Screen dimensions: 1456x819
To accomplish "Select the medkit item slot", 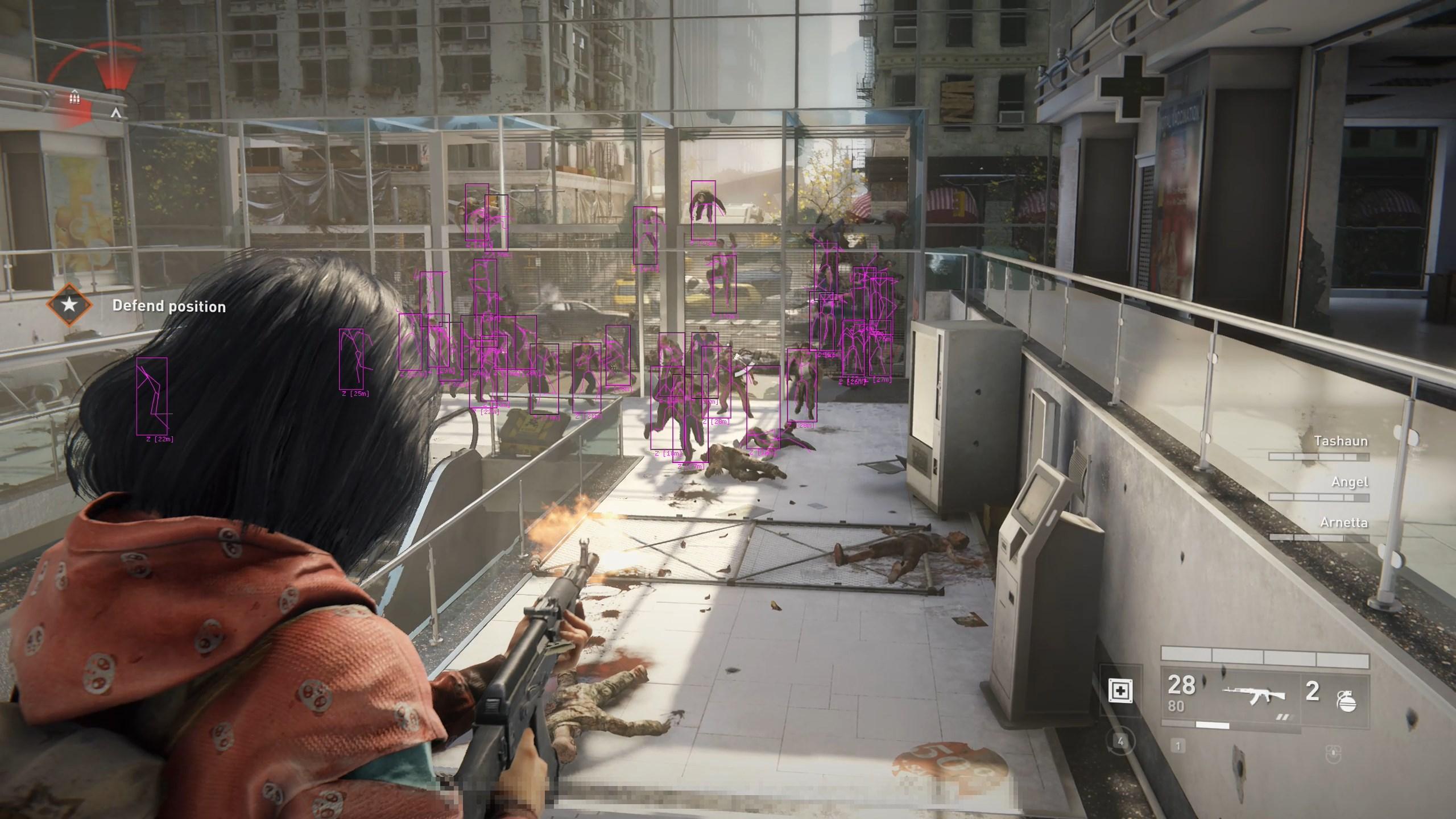I will pos(1120,691).
